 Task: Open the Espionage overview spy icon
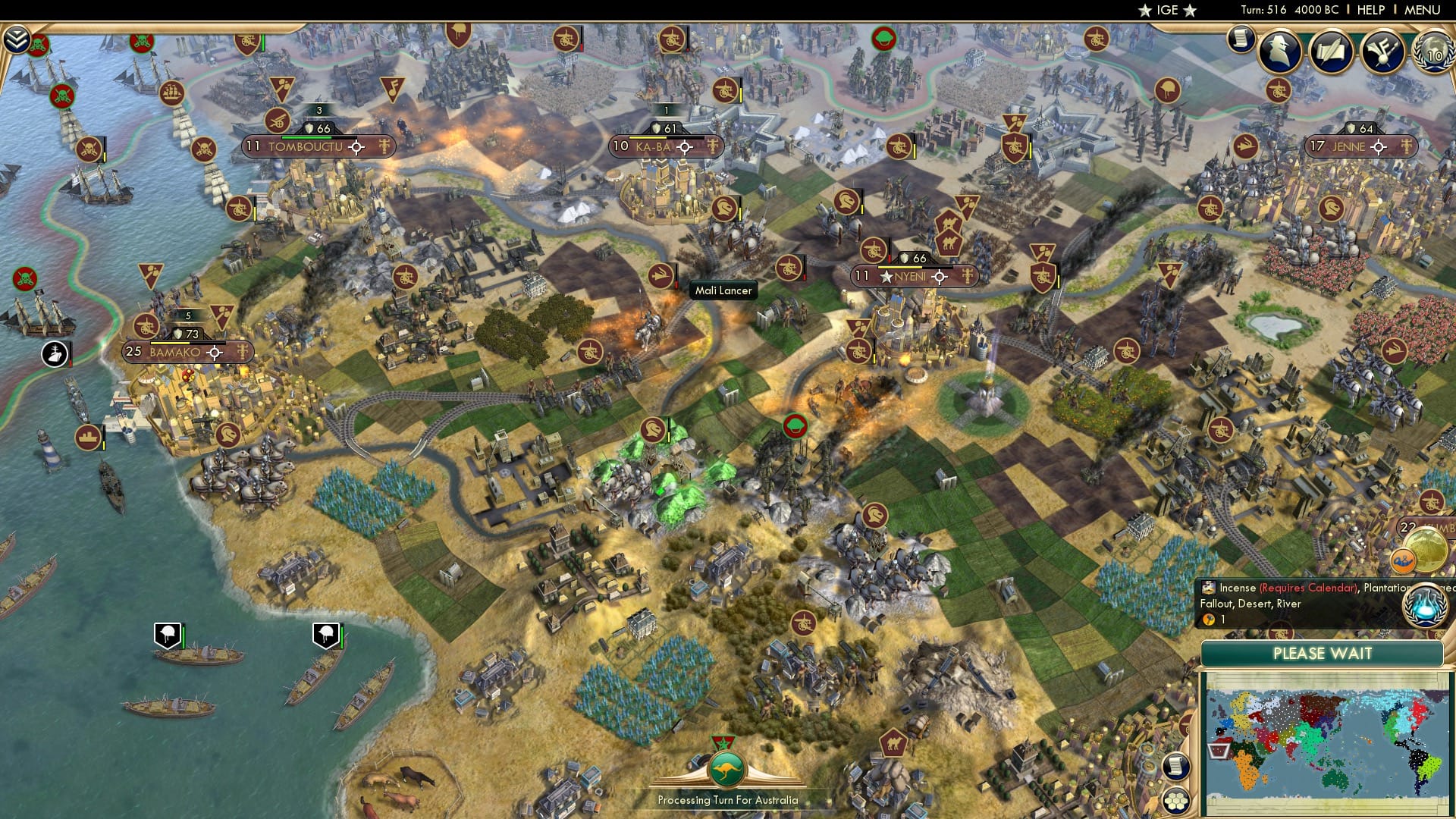[x=1280, y=50]
